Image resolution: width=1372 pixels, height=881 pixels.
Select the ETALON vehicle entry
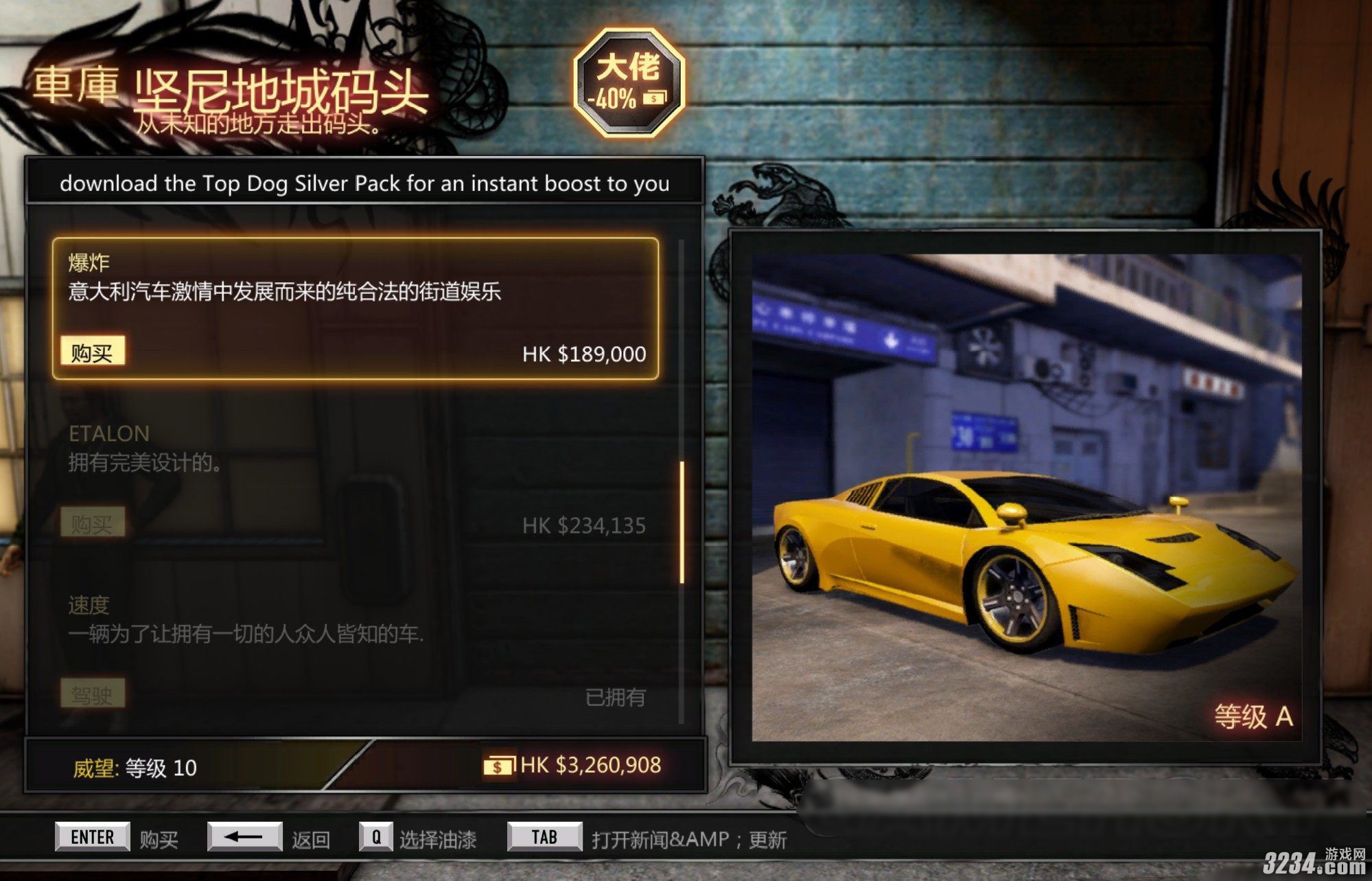click(x=107, y=433)
